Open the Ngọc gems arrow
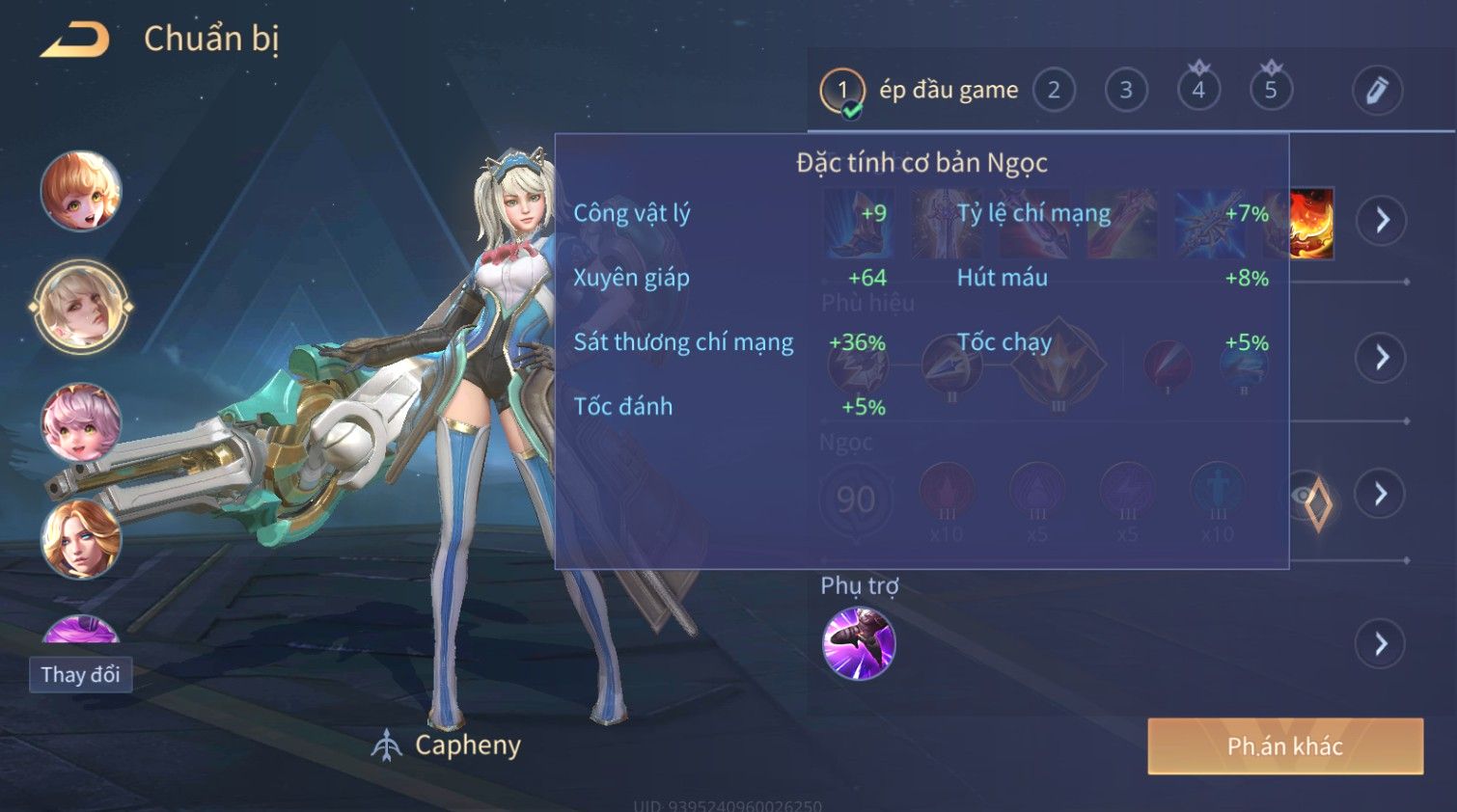 (1382, 494)
